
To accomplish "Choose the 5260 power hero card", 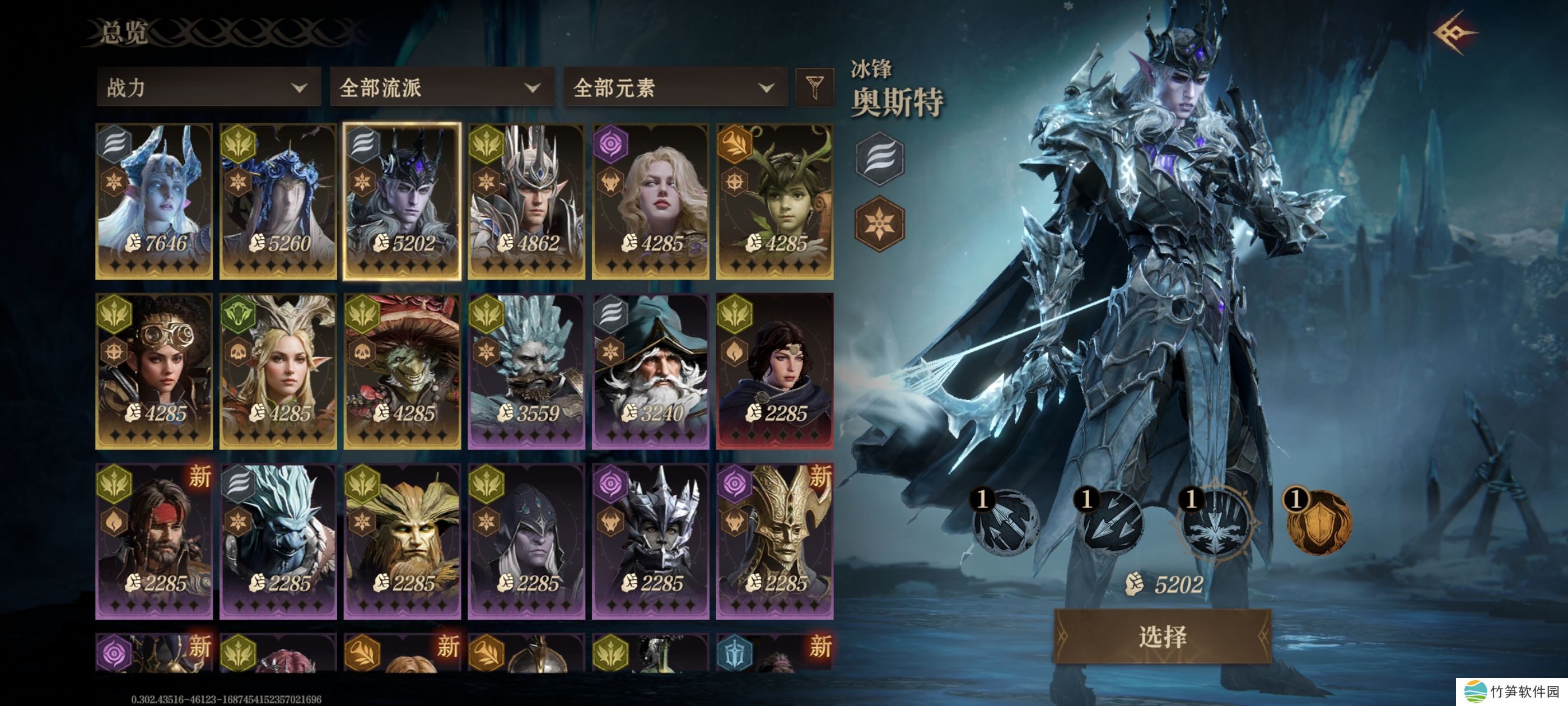I will 278,201.
